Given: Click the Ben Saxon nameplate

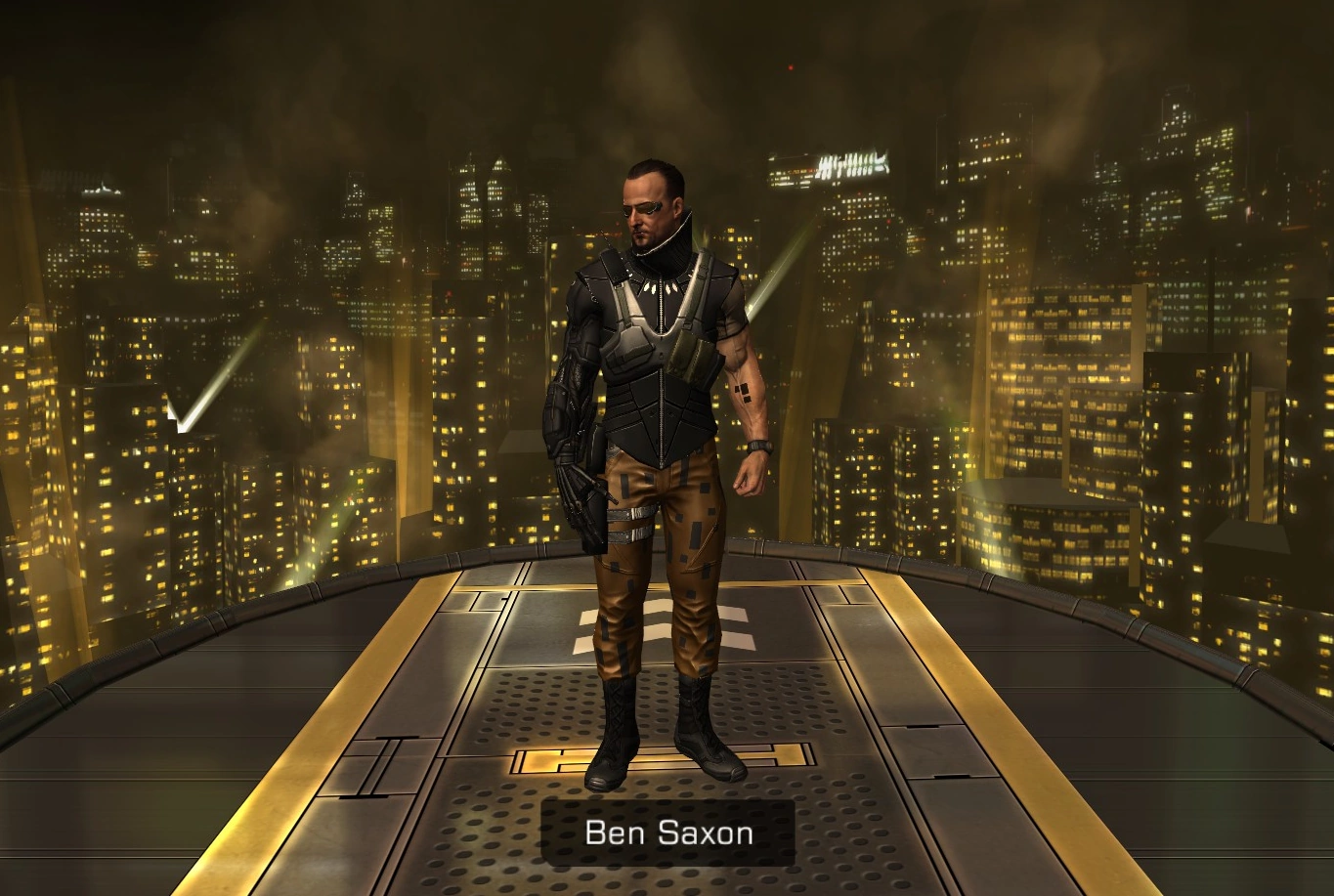Looking at the screenshot, I should coord(667,832).
